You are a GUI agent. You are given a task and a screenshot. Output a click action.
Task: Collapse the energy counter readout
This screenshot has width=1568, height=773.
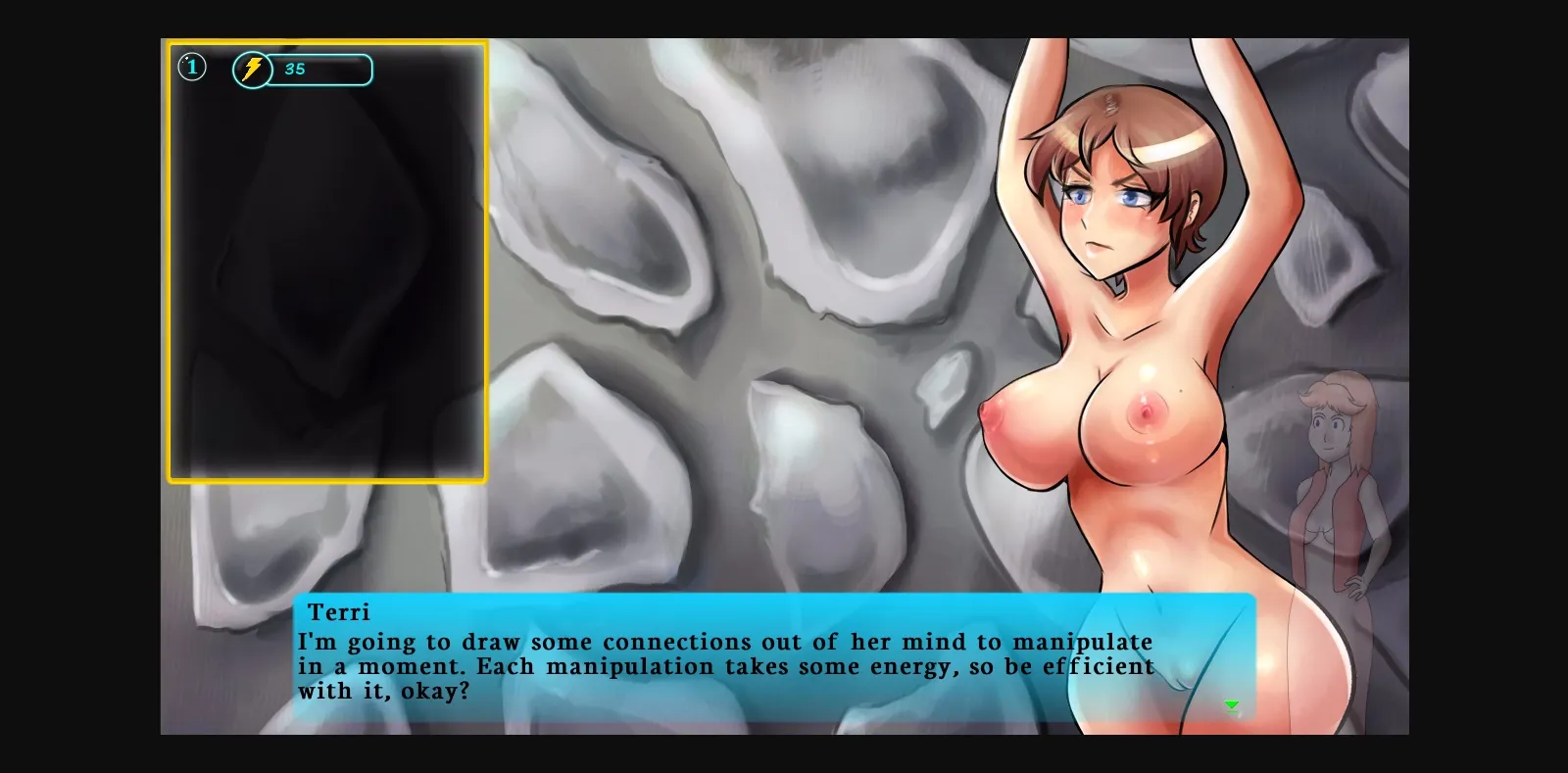tap(296, 70)
